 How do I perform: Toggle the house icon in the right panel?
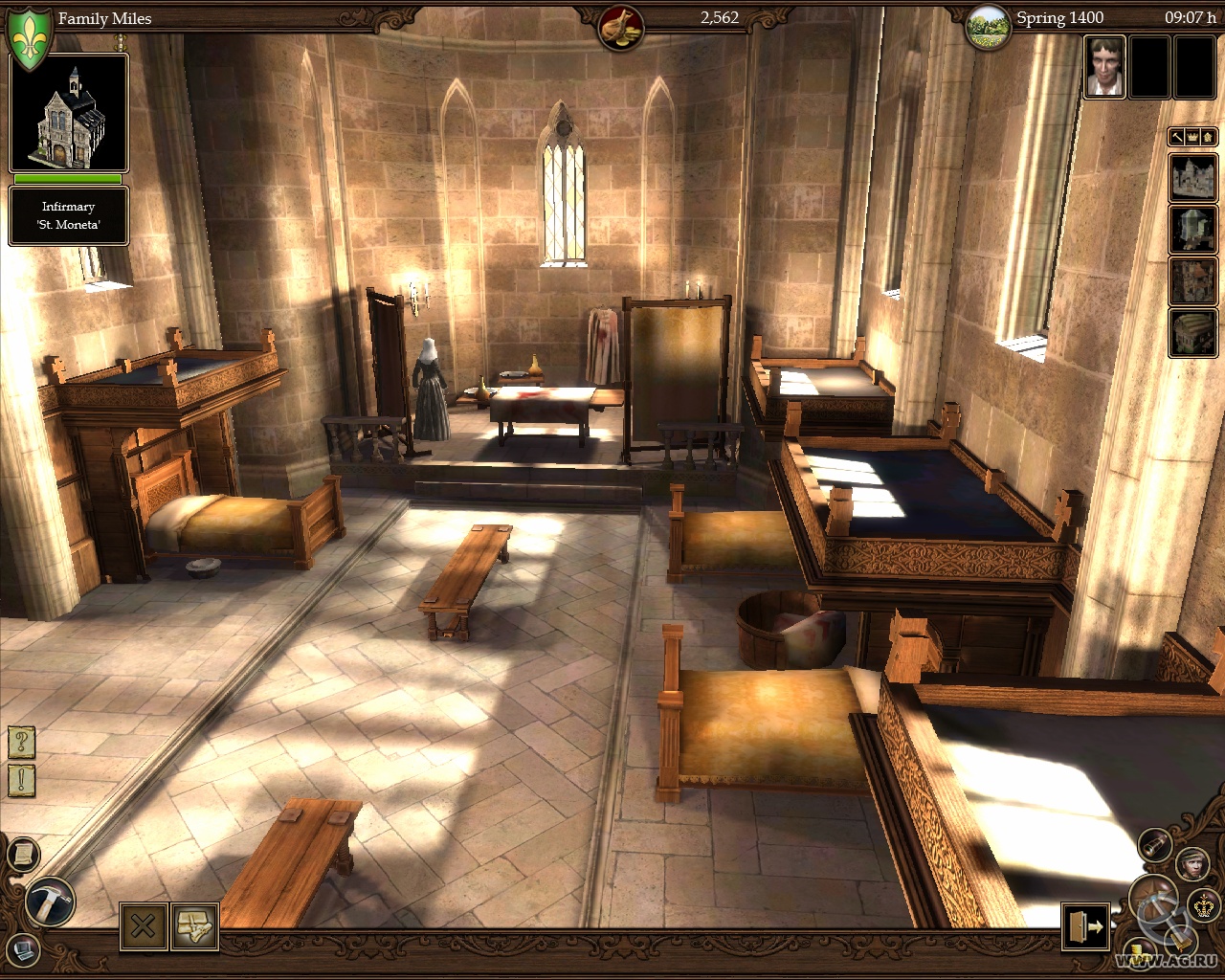coord(1207,137)
